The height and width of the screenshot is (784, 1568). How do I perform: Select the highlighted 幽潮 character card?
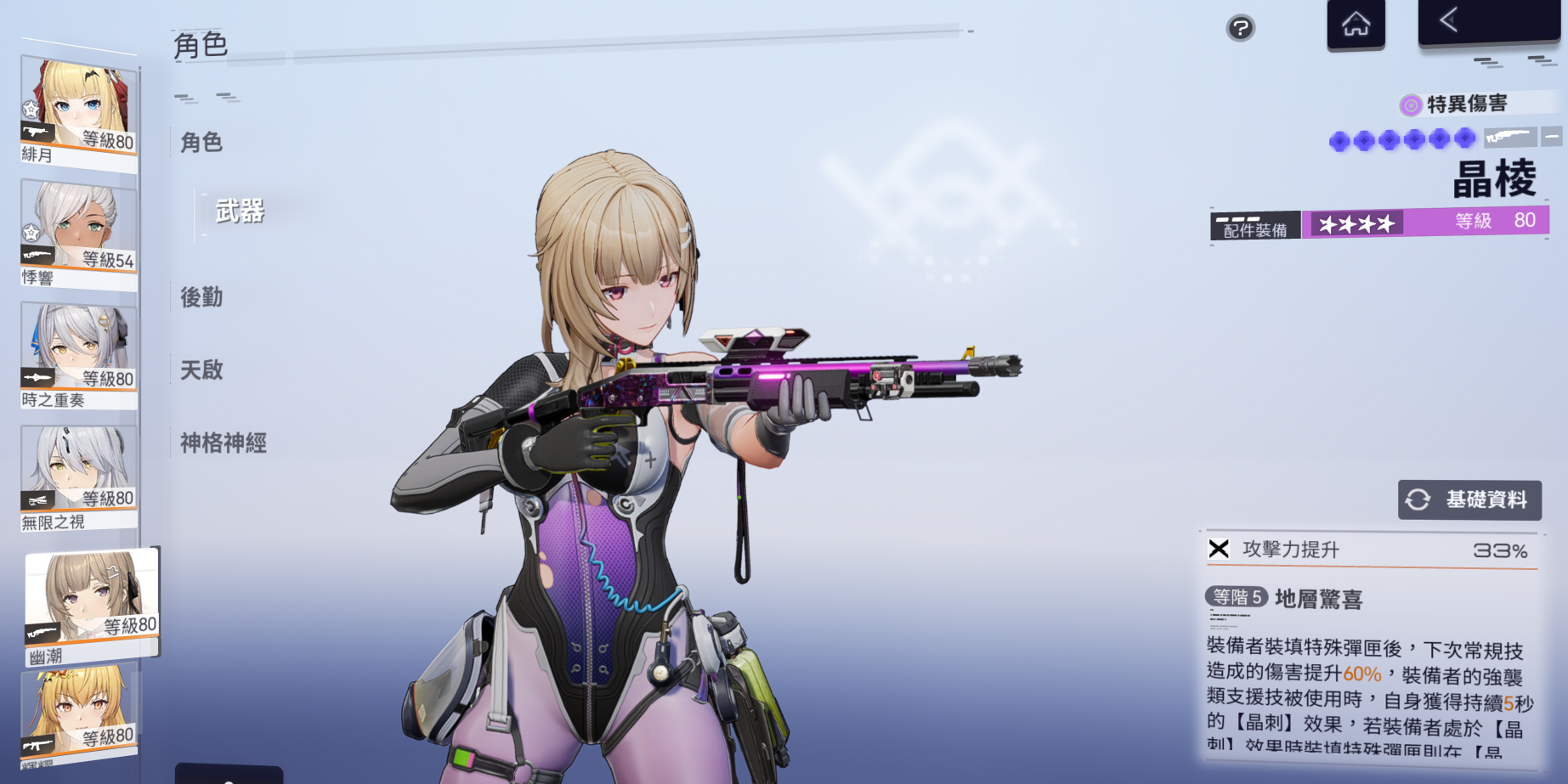[x=92, y=605]
